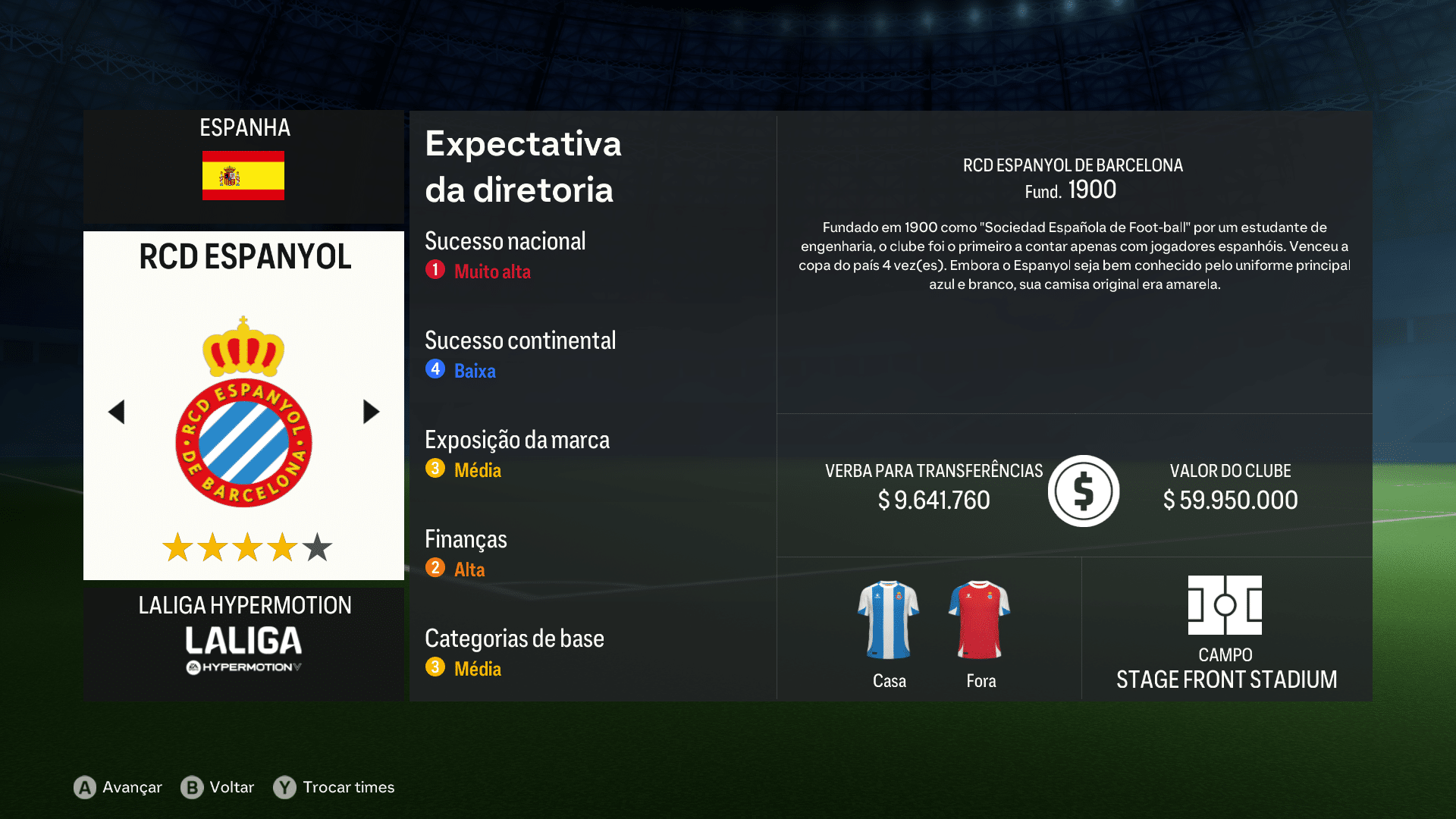This screenshot has width=1456, height=819.
Task: Click the B button prompt icon
Action: tap(193, 787)
